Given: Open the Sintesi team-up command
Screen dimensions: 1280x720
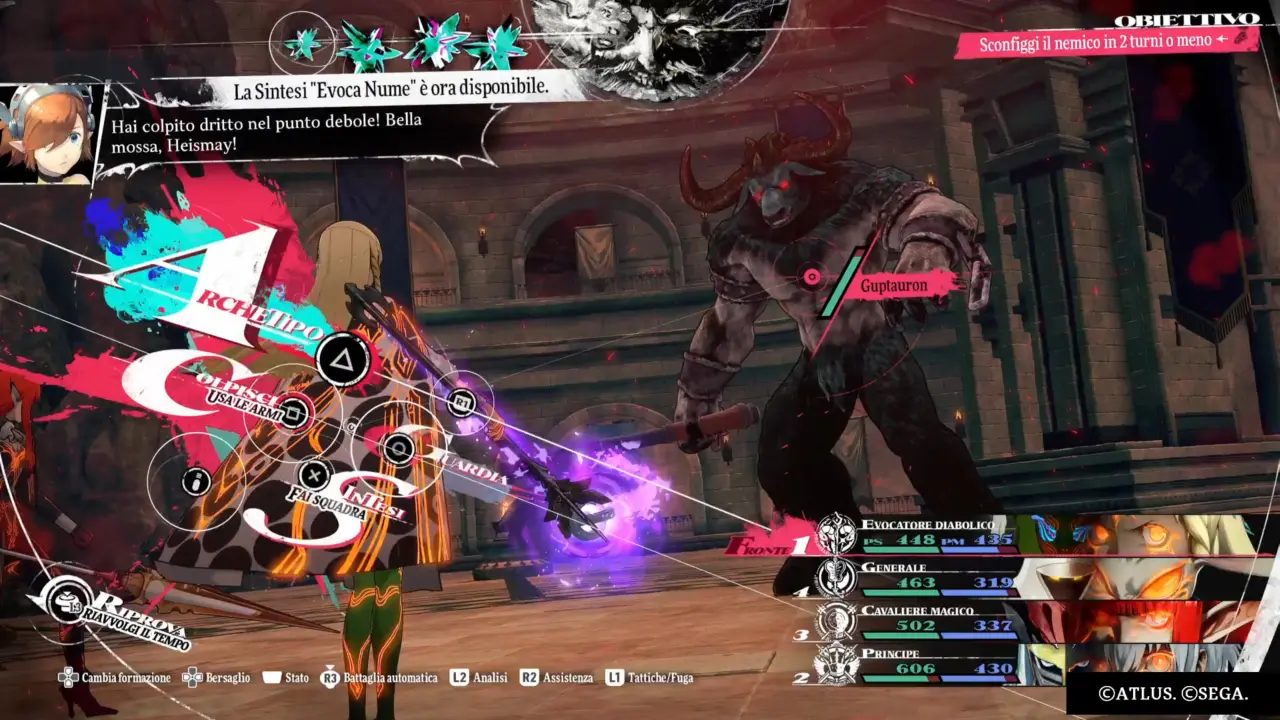Looking at the screenshot, I should point(315,475).
